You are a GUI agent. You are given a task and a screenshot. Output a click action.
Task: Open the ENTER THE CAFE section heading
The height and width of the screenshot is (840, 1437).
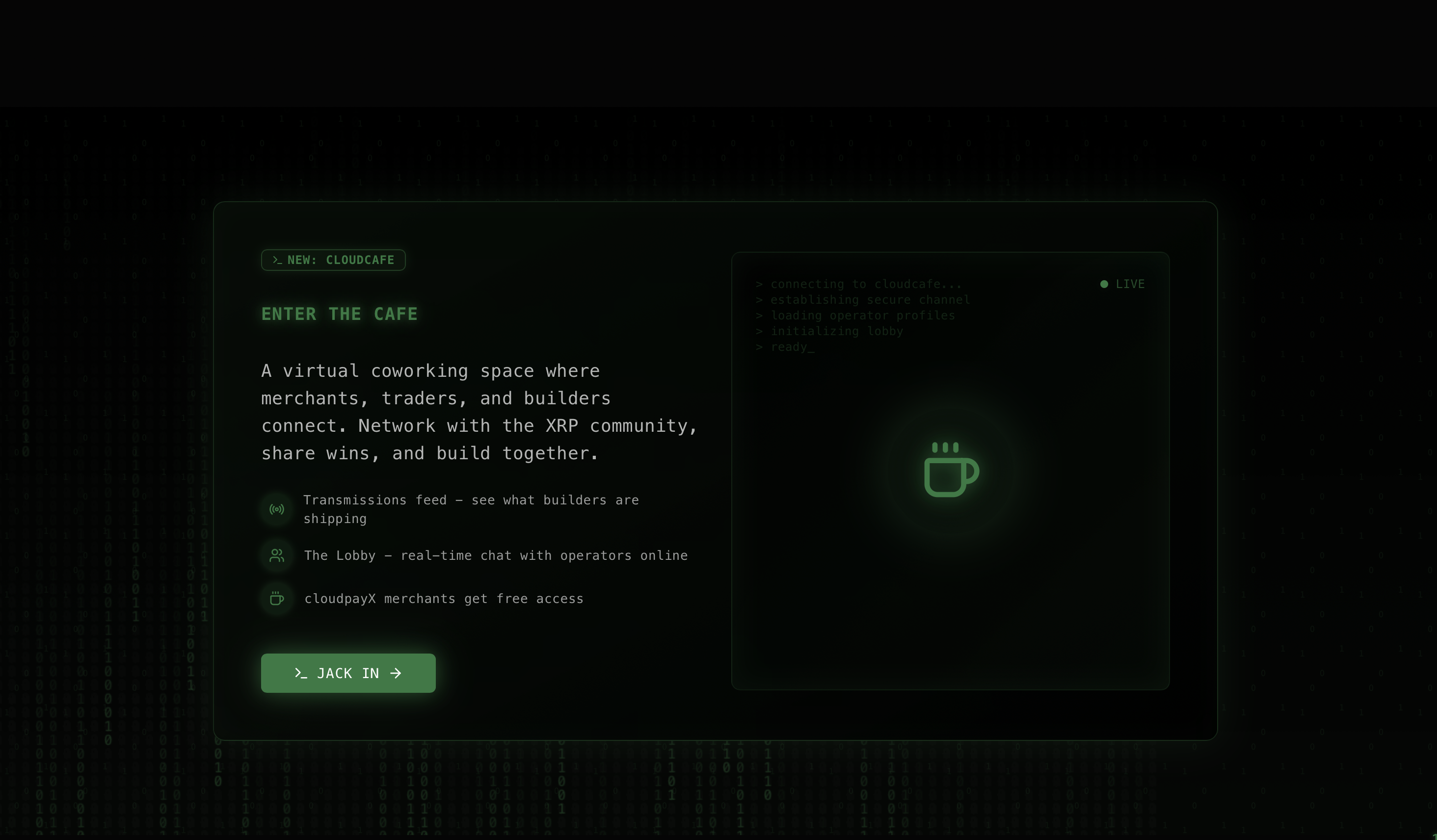click(339, 314)
